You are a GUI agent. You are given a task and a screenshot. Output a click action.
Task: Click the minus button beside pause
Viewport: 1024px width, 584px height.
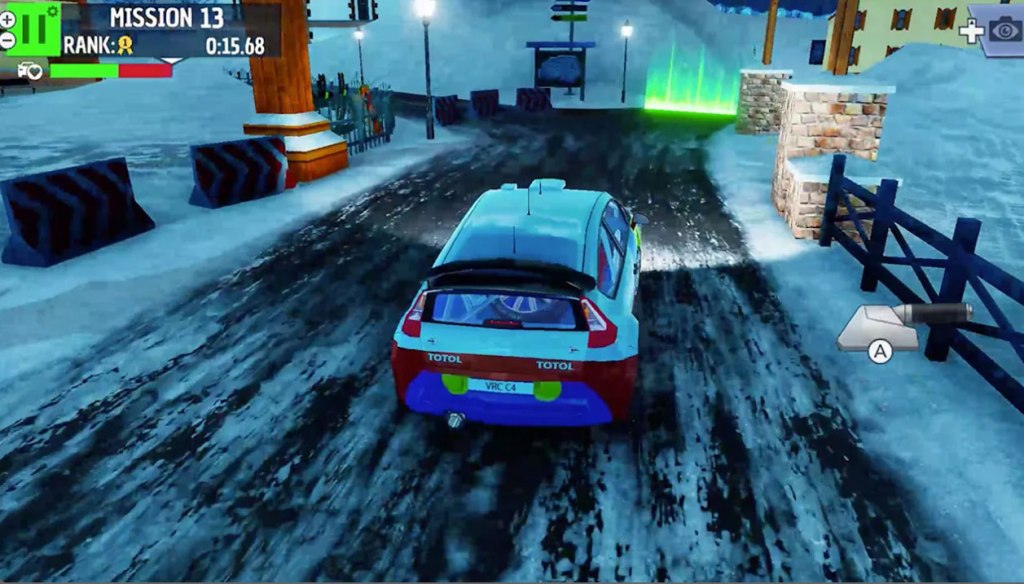pyautogui.click(x=8, y=41)
